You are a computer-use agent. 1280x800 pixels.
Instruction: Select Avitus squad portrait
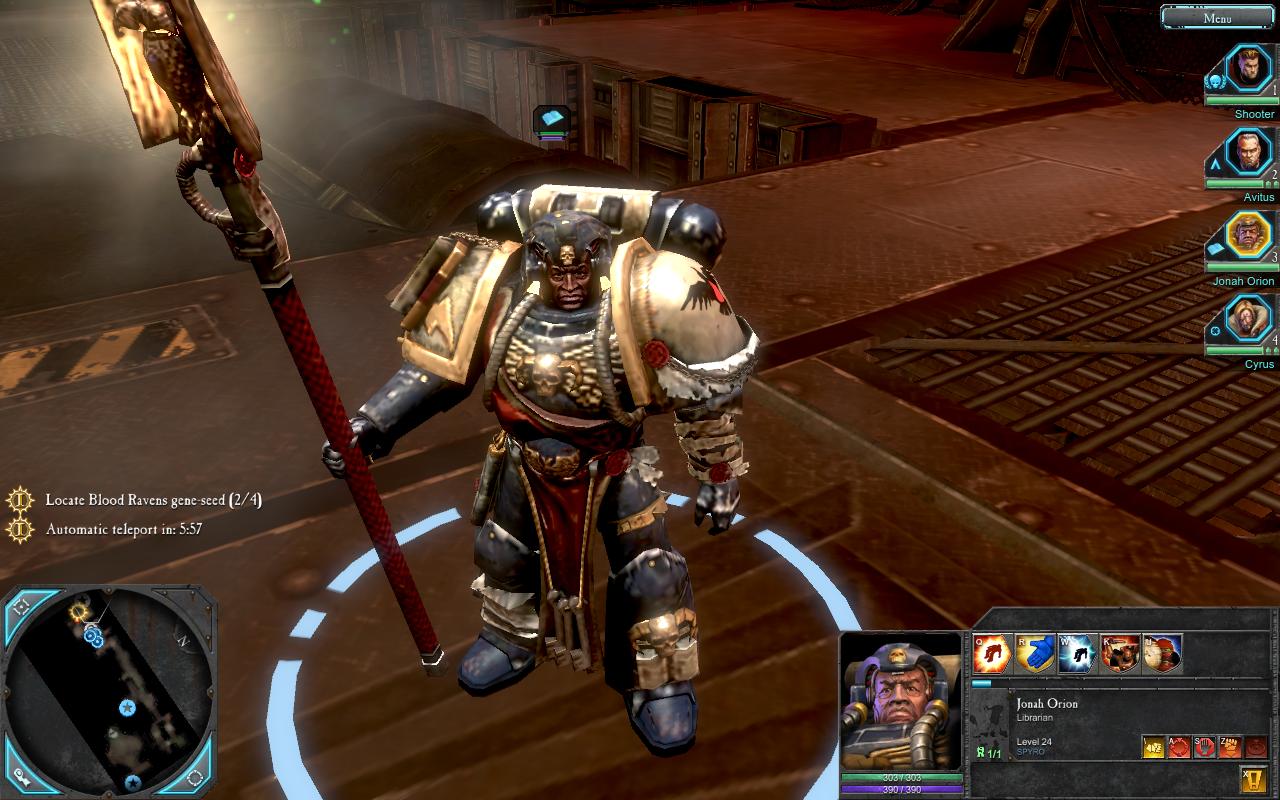tap(1247, 153)
